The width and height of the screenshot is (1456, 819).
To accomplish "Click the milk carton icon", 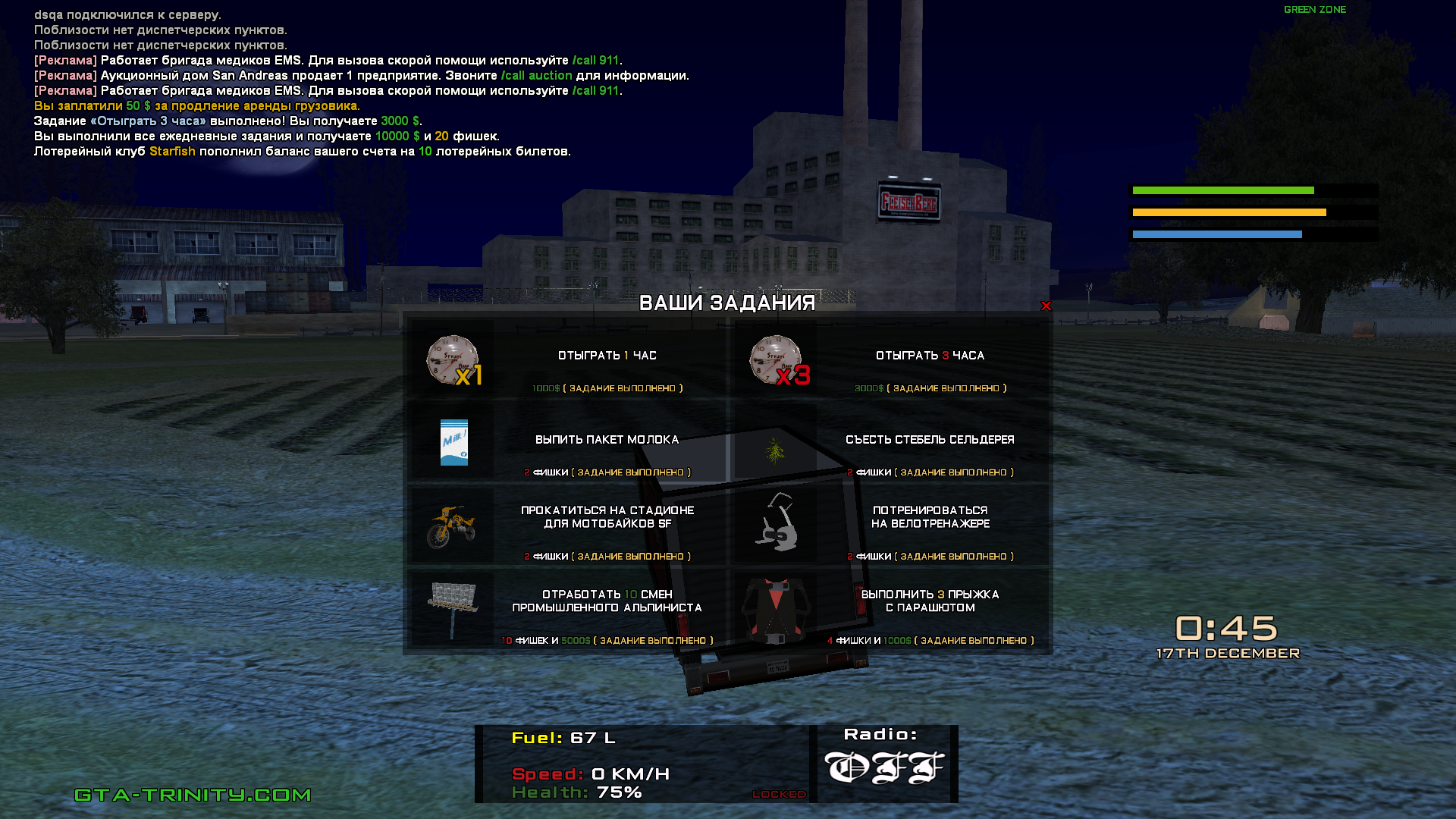I will click(454, 442).
